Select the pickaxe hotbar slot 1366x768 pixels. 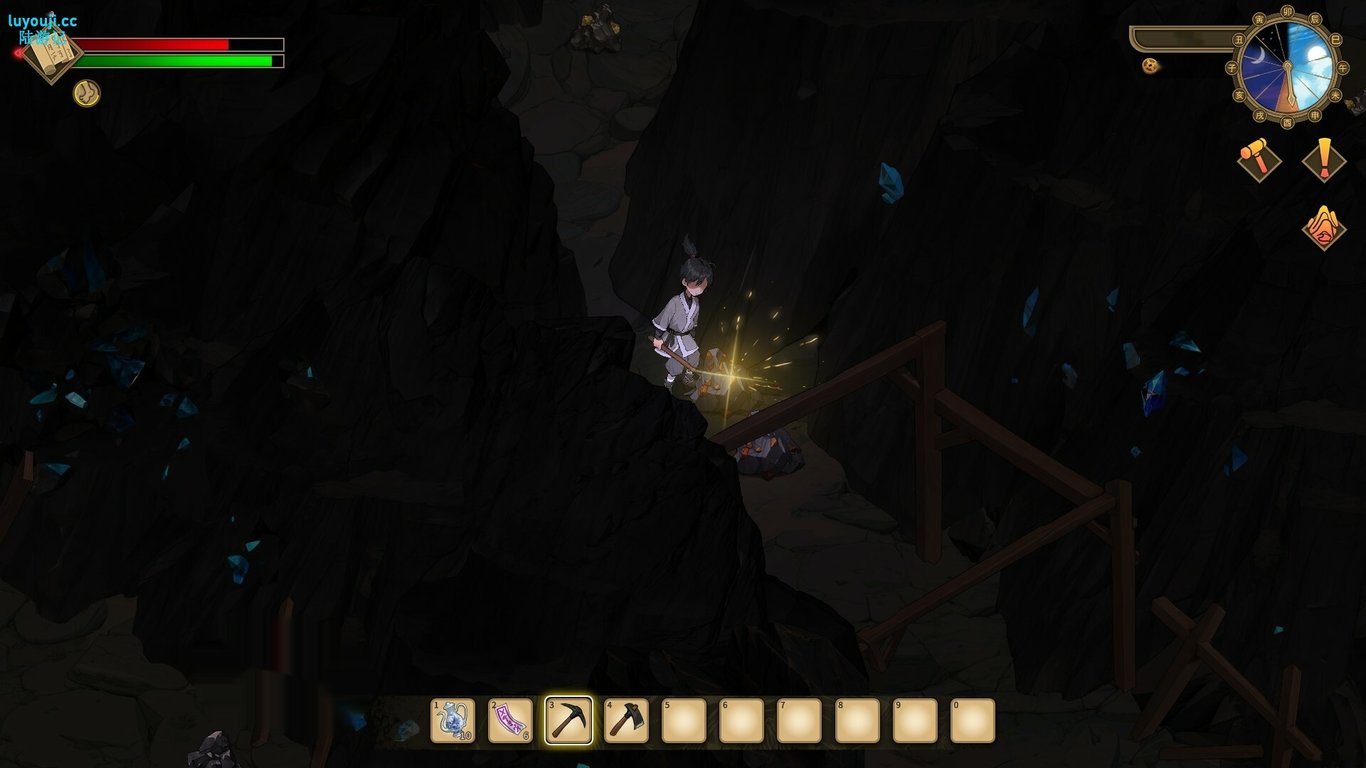pos(569,720)
